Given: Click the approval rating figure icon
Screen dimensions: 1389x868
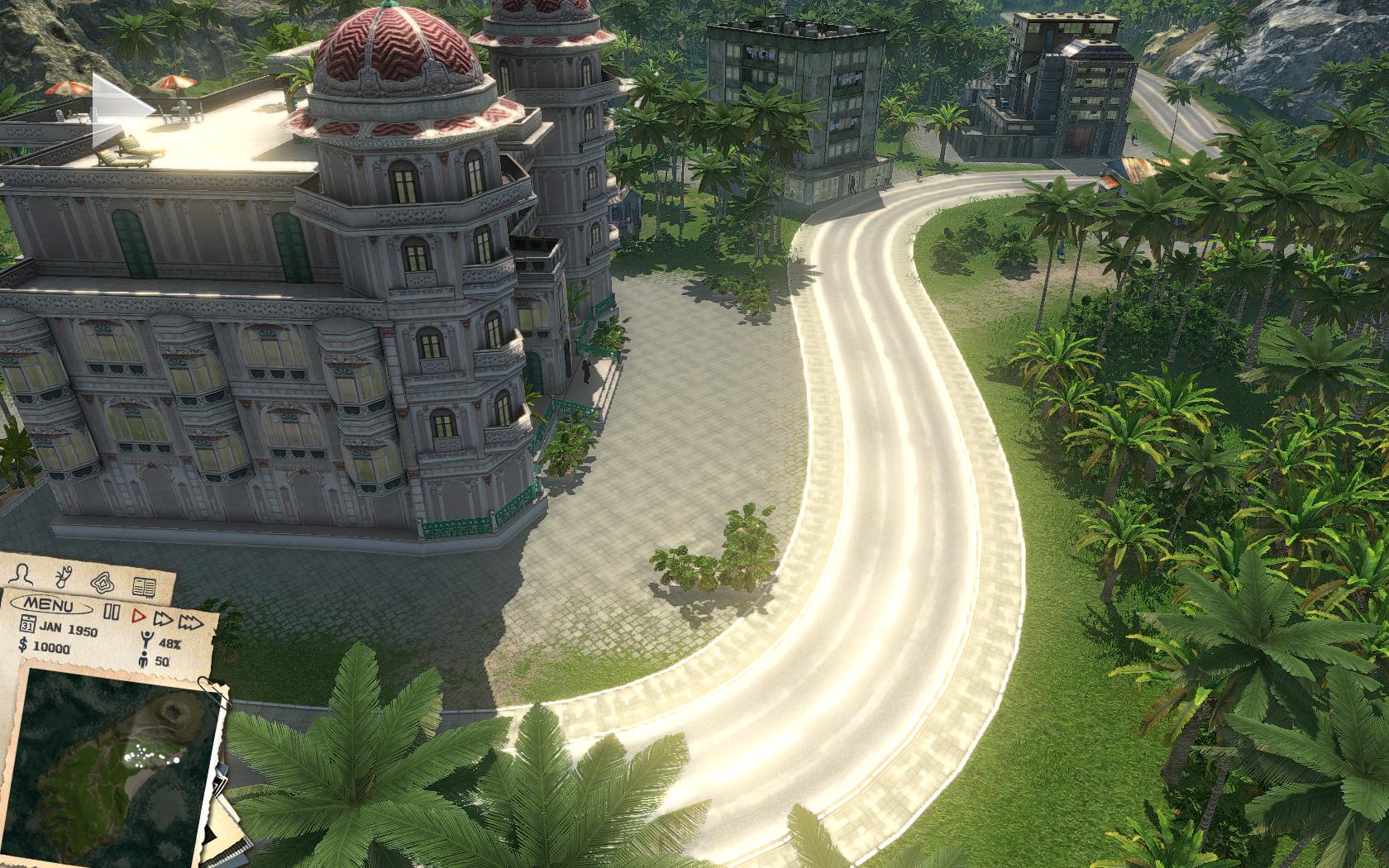Looking at the screenshot, I should (146, 640).
